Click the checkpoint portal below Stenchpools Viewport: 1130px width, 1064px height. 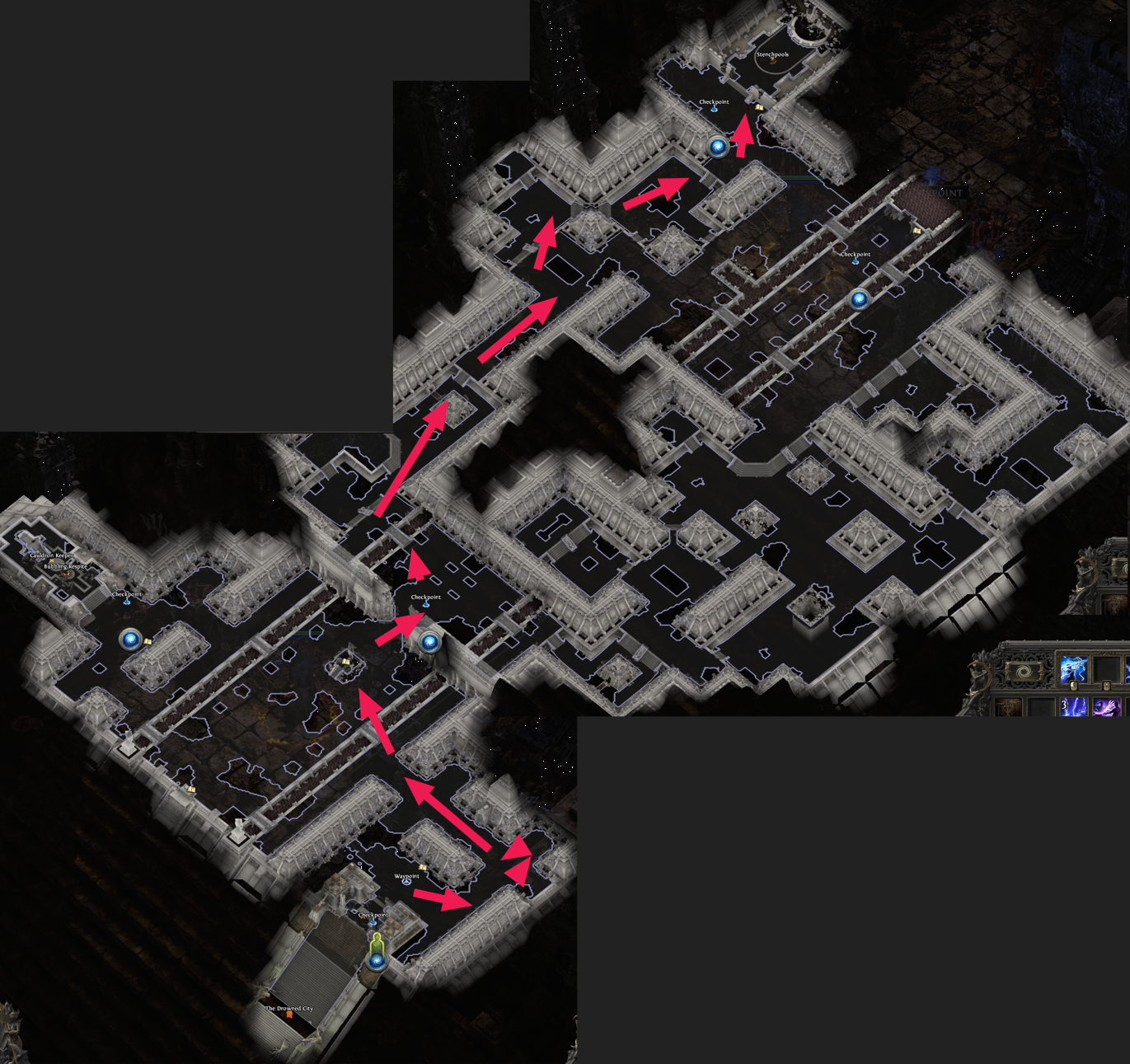(718, 147)
